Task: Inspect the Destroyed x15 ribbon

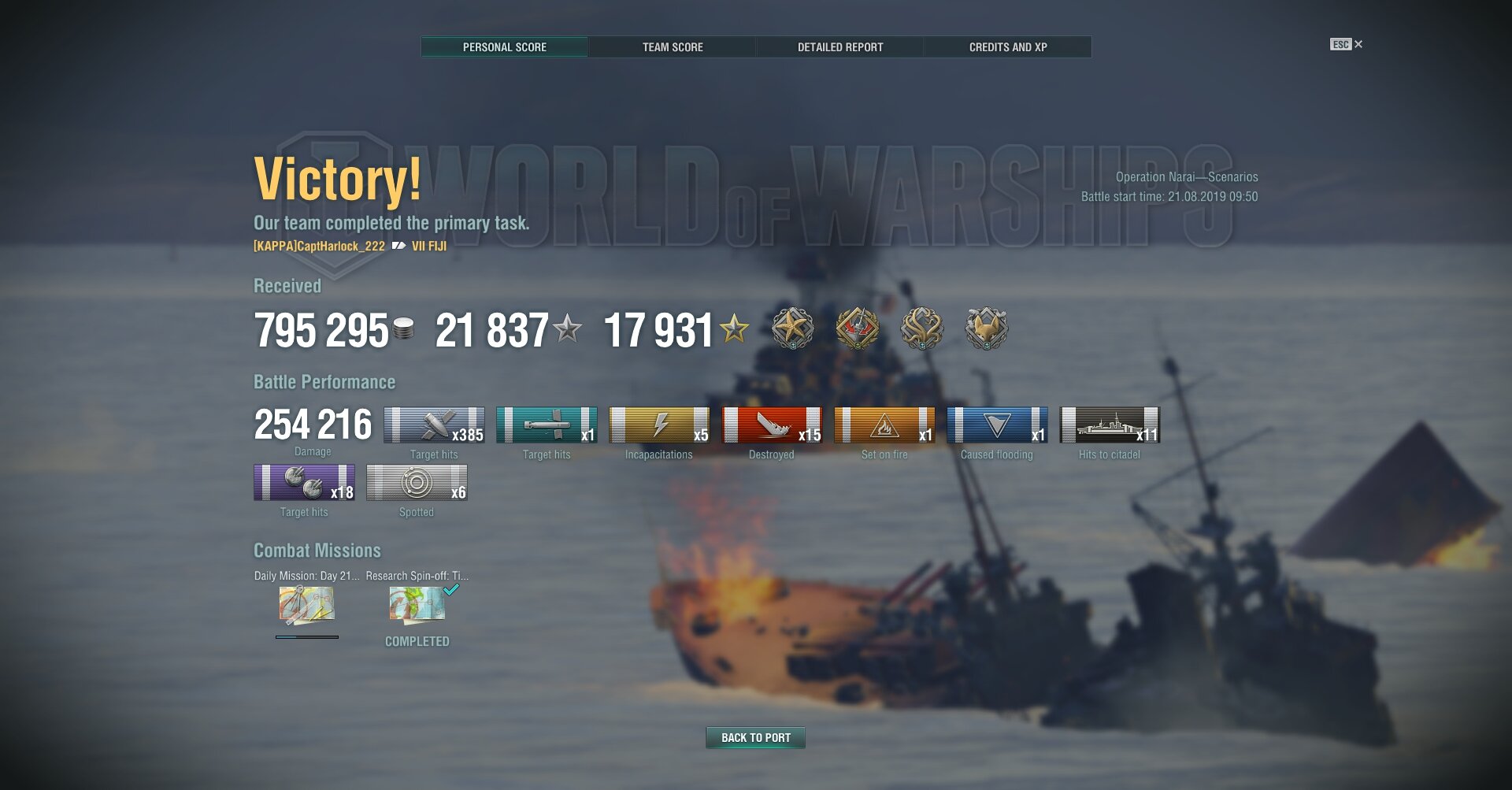Action: click(x=772, y=425)
